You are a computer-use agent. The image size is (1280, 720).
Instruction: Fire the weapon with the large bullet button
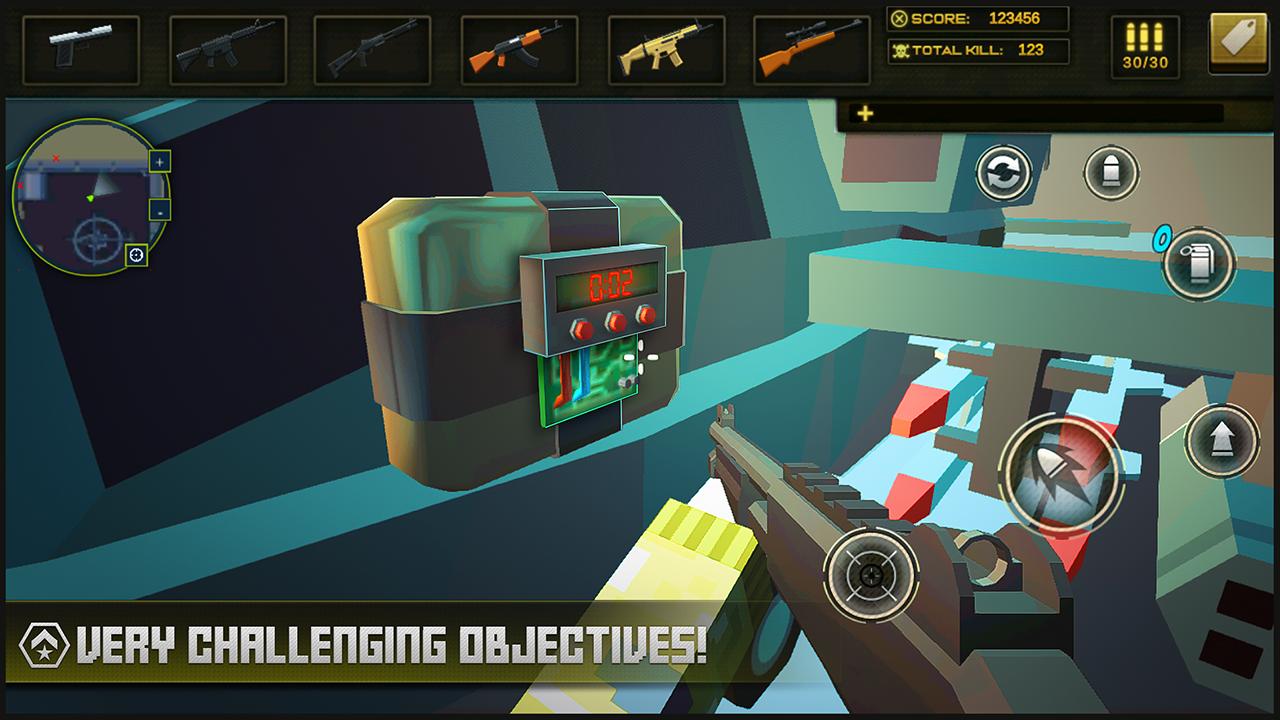1060,471
